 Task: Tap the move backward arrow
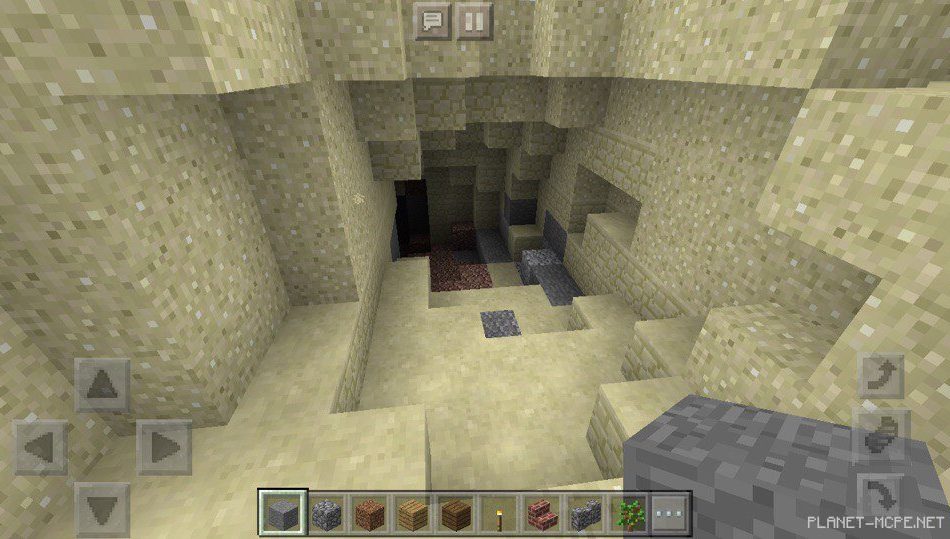coord(102,508)
